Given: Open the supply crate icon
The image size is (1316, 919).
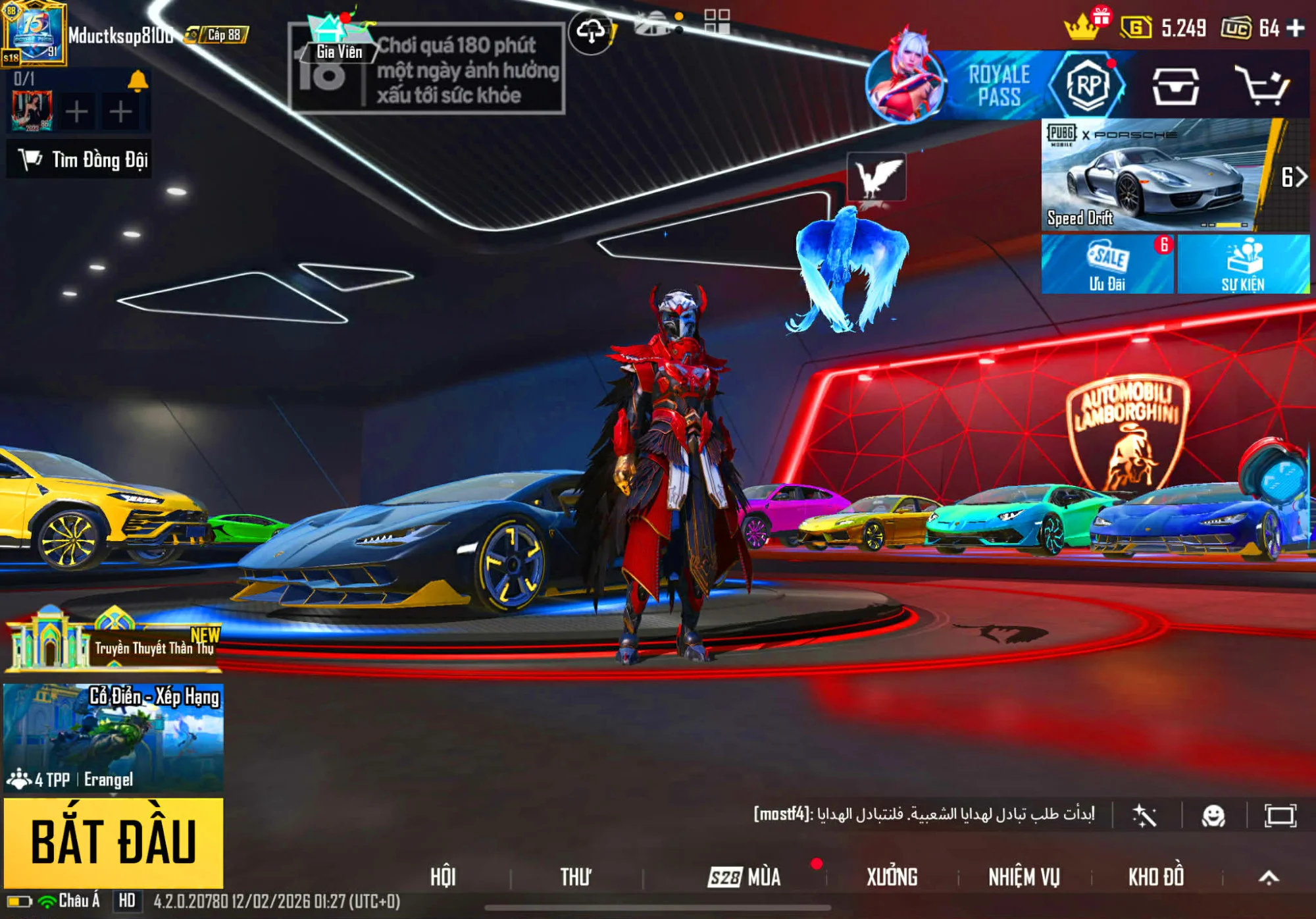Looking at the screenshot, I should [1175, 86].
